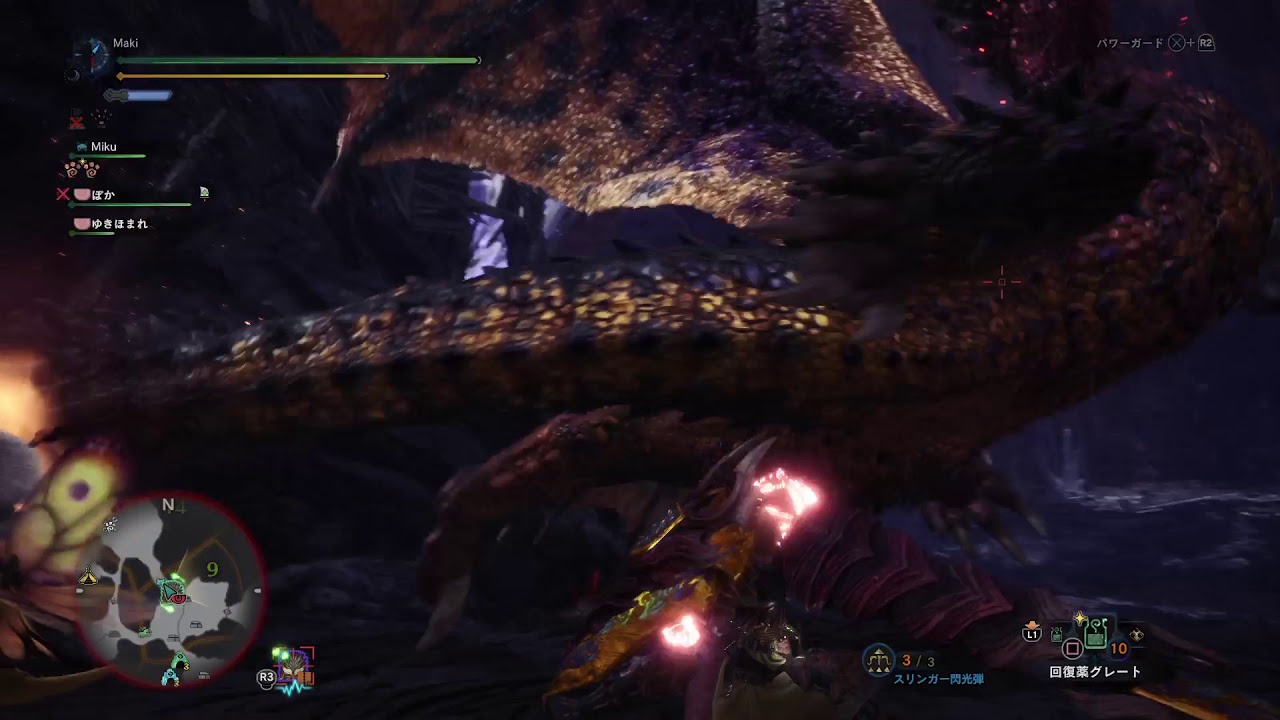
Task: Select party member Miku in the list
Action: pyautogui.click(x=103, y=147)
